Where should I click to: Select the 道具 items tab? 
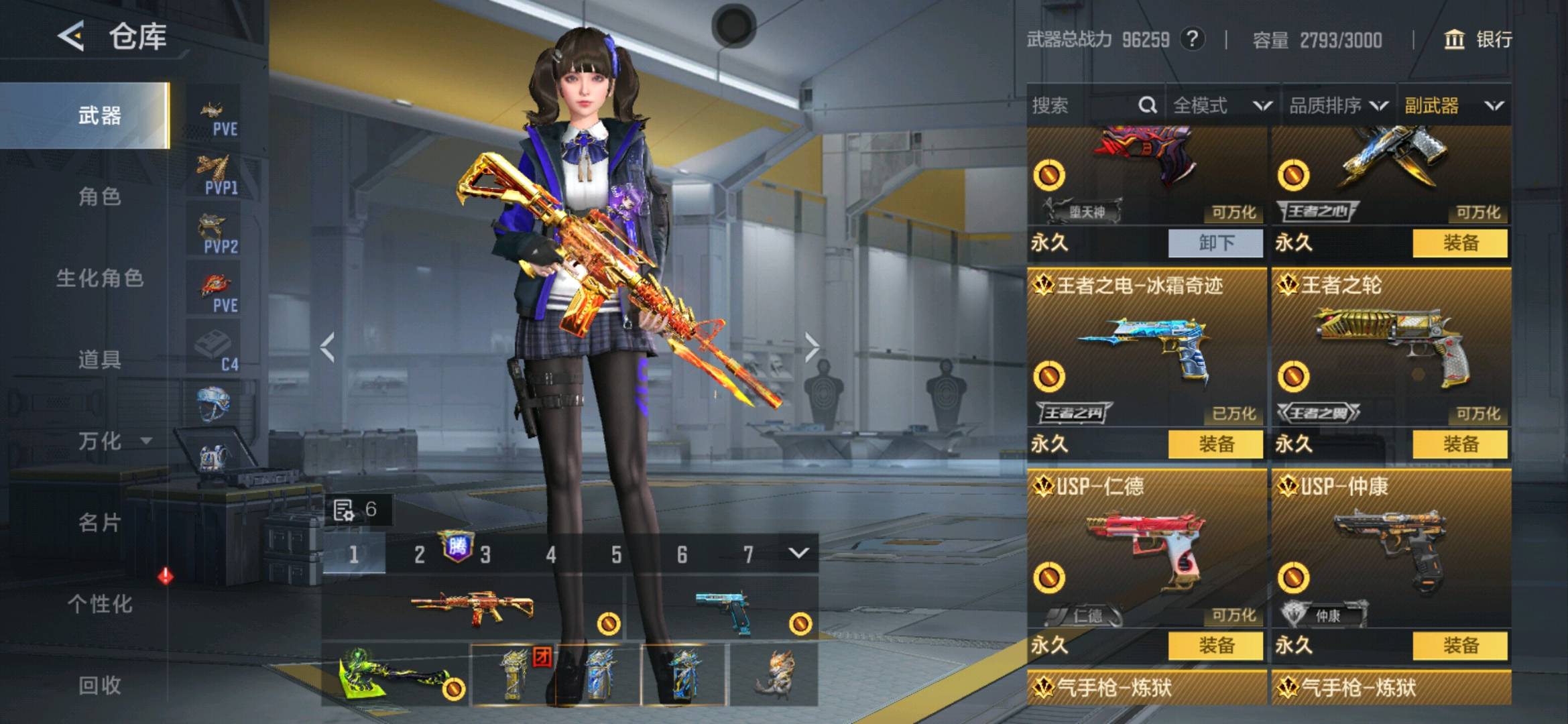coord(99,359)
